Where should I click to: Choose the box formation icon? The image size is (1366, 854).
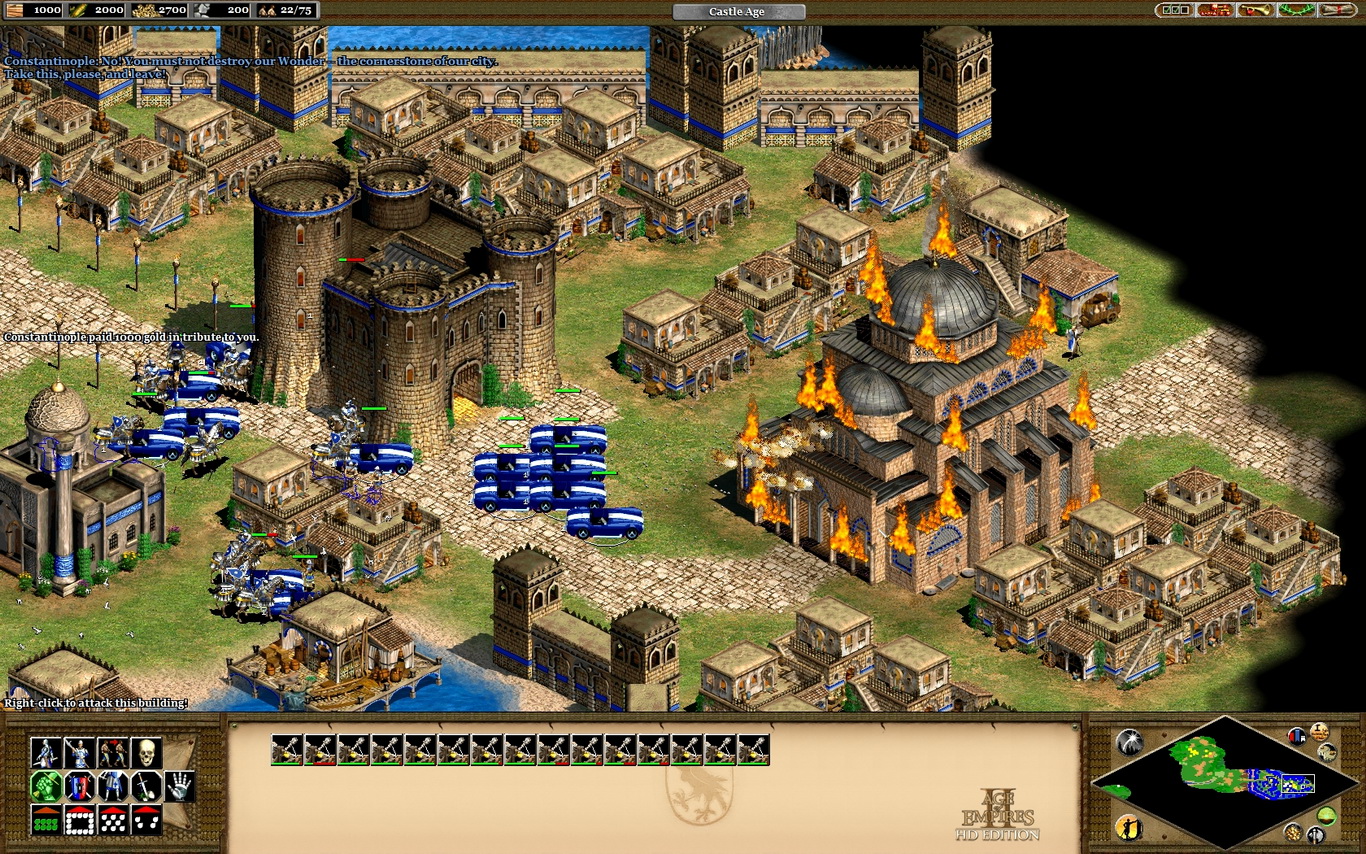coord(79,820)
